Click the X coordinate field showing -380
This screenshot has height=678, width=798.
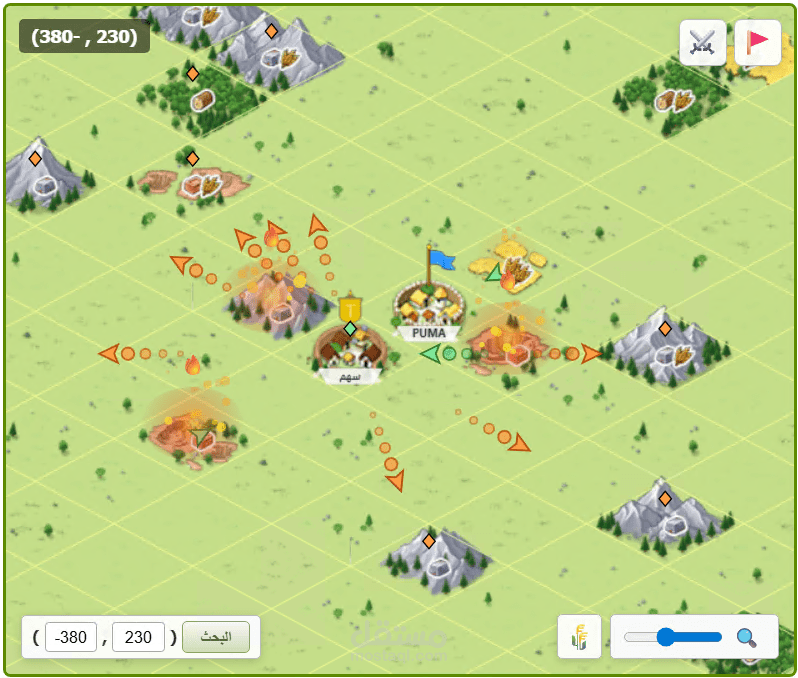[x=71, y=637]
